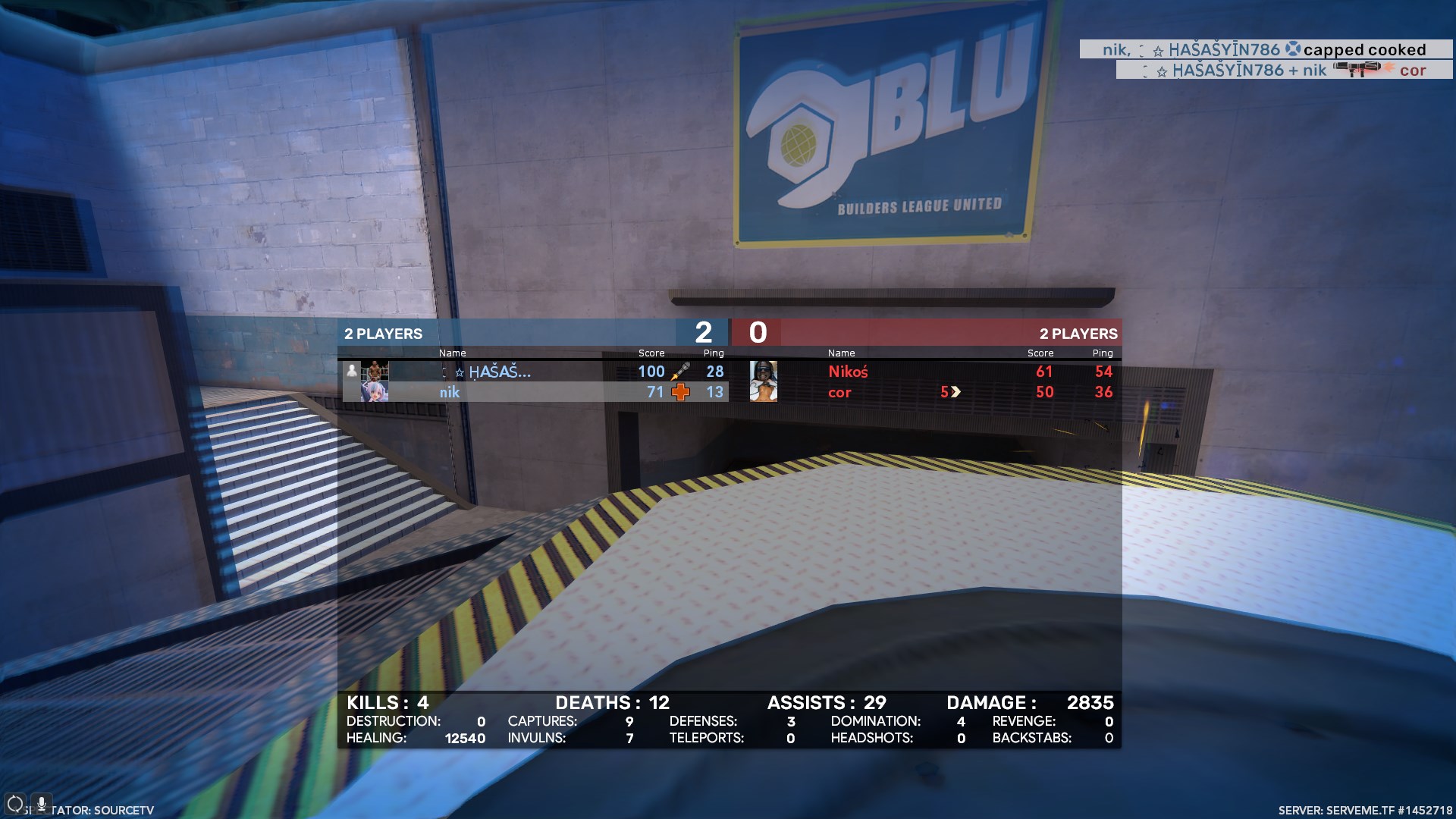Open the avatar next to player nik
This screenshot has height=819, width=1456.
point(375,392)
